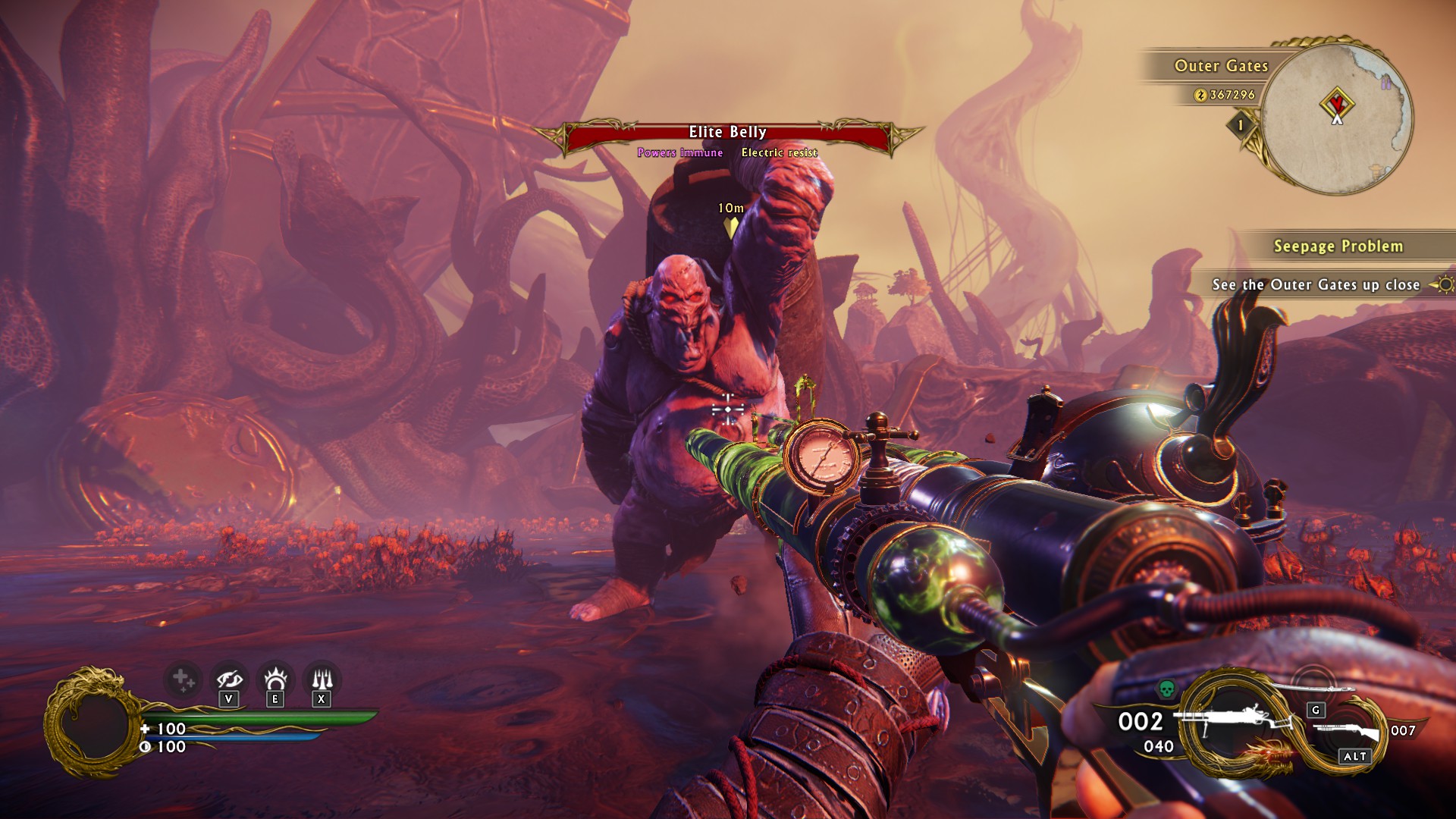Click the red player marker on minimap

[x=1337, y=102]
